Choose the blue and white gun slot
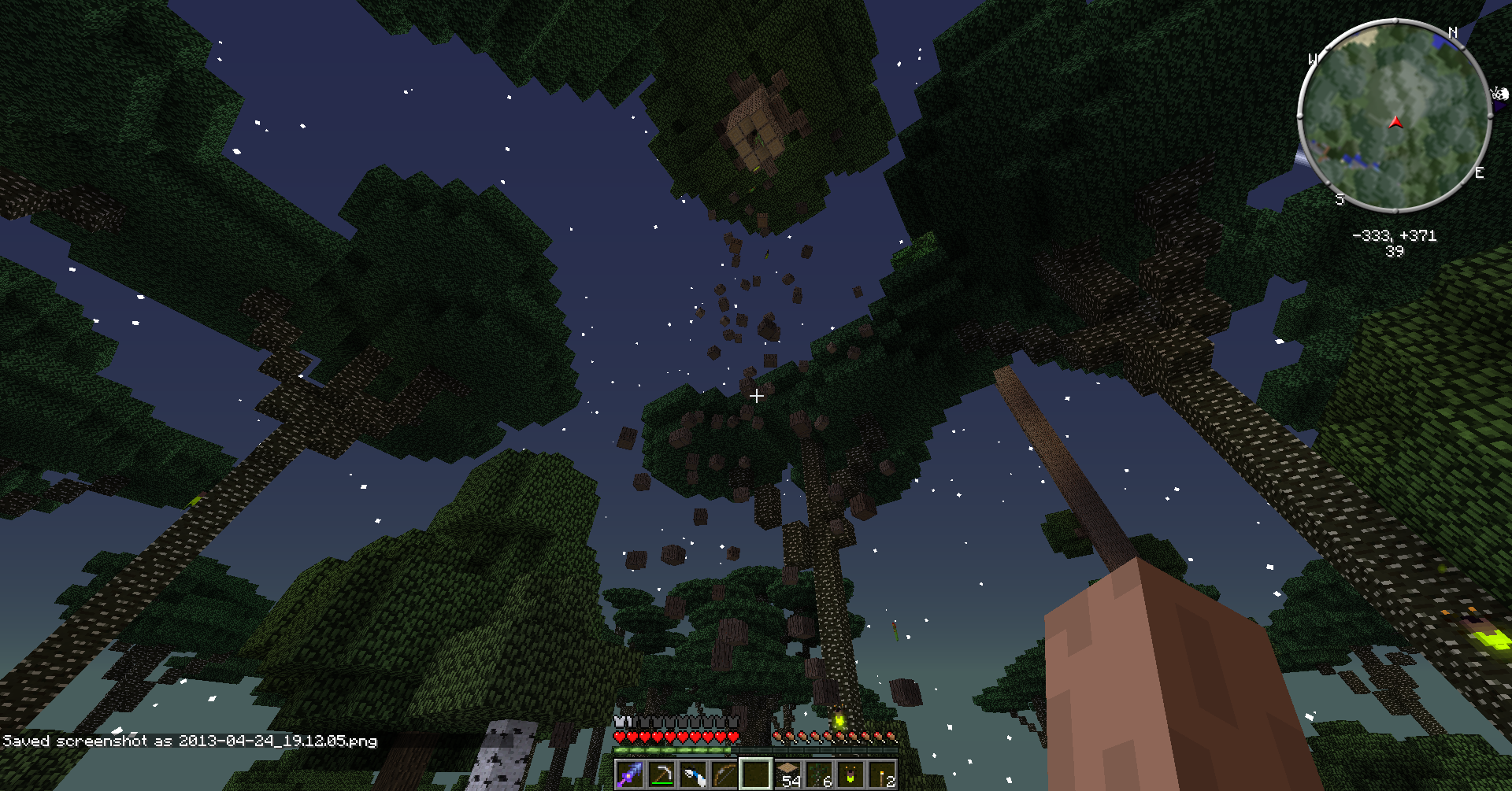 (x=692, y=774)
